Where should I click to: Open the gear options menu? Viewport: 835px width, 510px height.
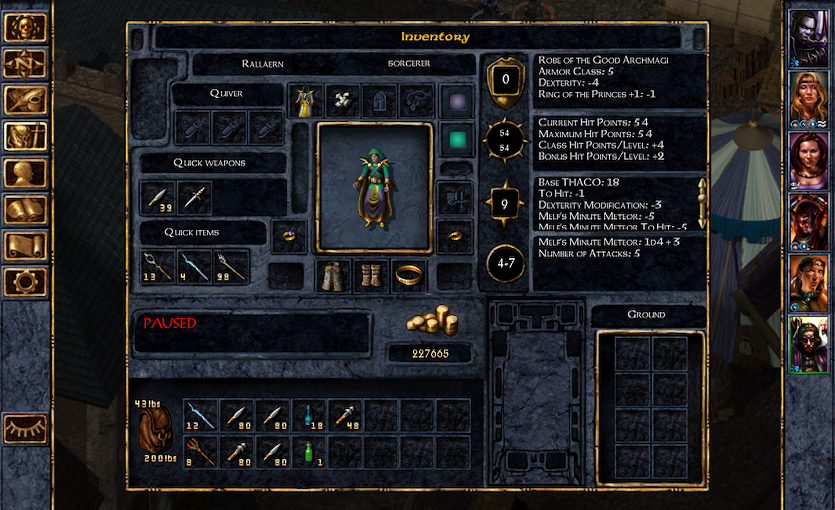pos(24,281)
